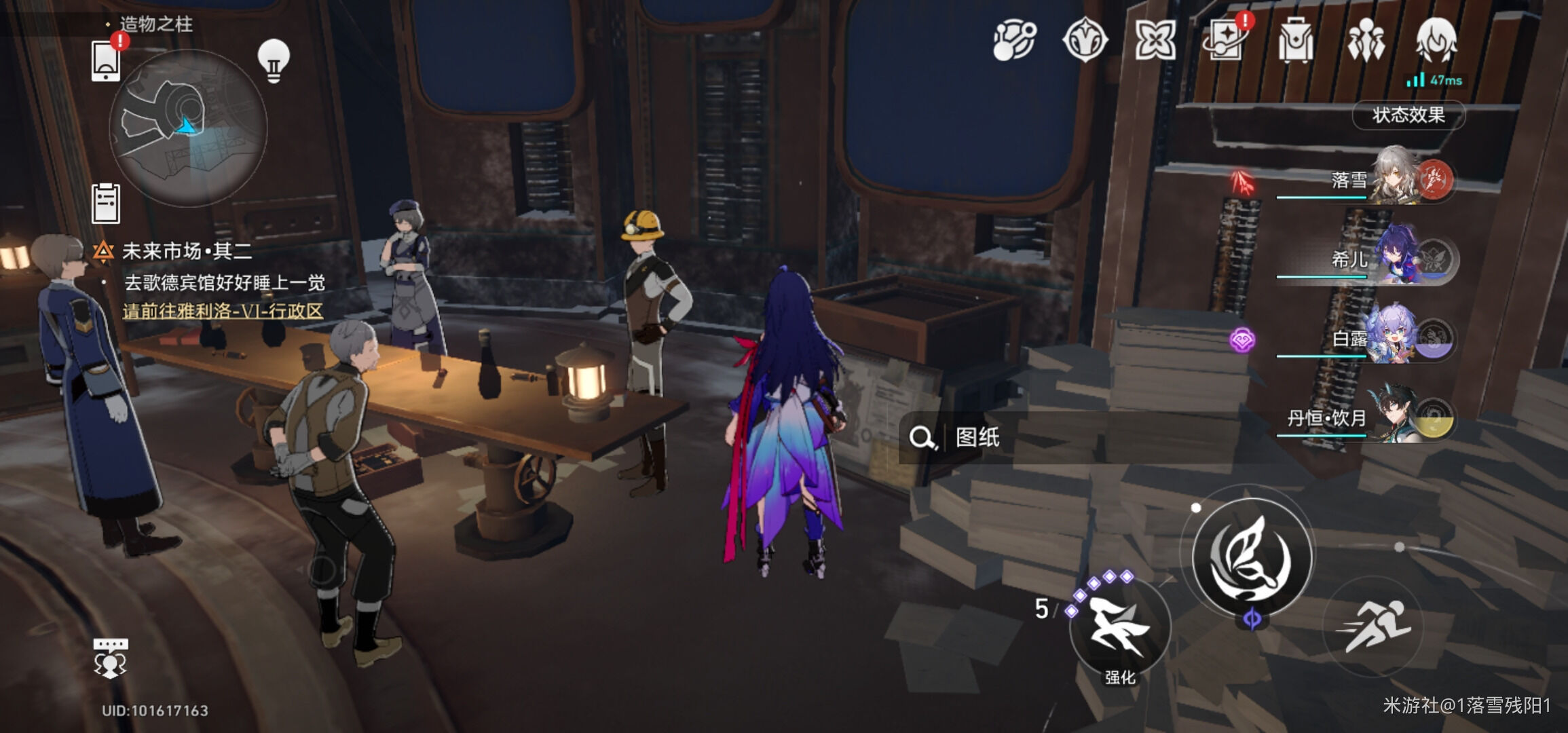Expand the 状态效果 status effects panel
This screenshot has width=1568, height=733.
[1408, 115]
